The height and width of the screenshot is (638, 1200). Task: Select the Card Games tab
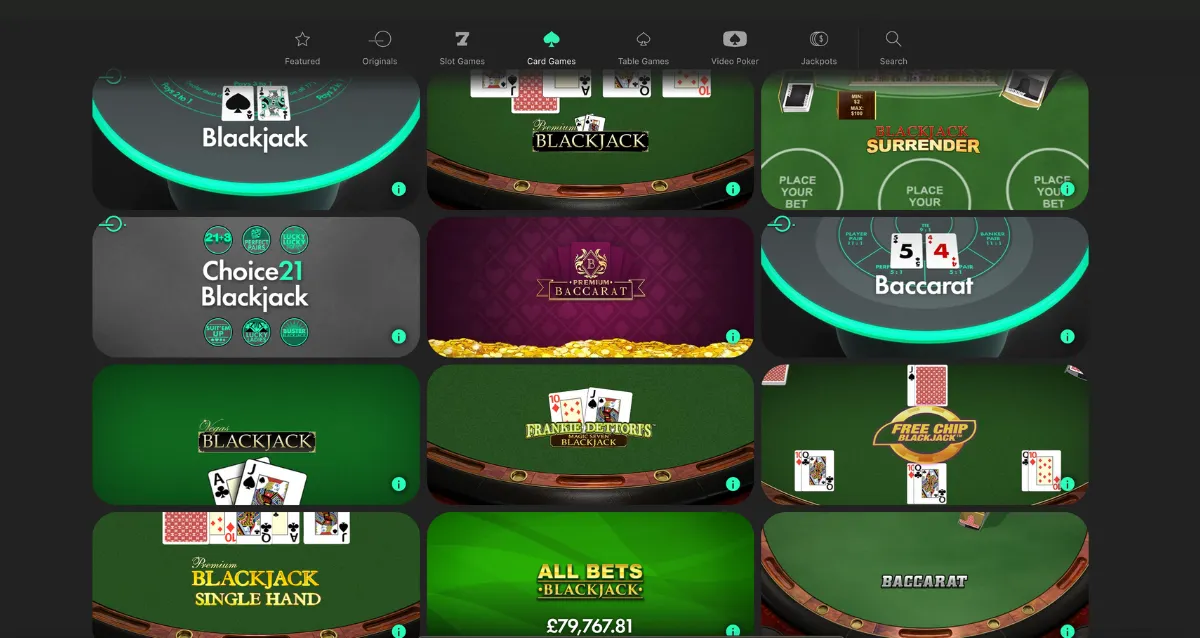pos(551,47)
